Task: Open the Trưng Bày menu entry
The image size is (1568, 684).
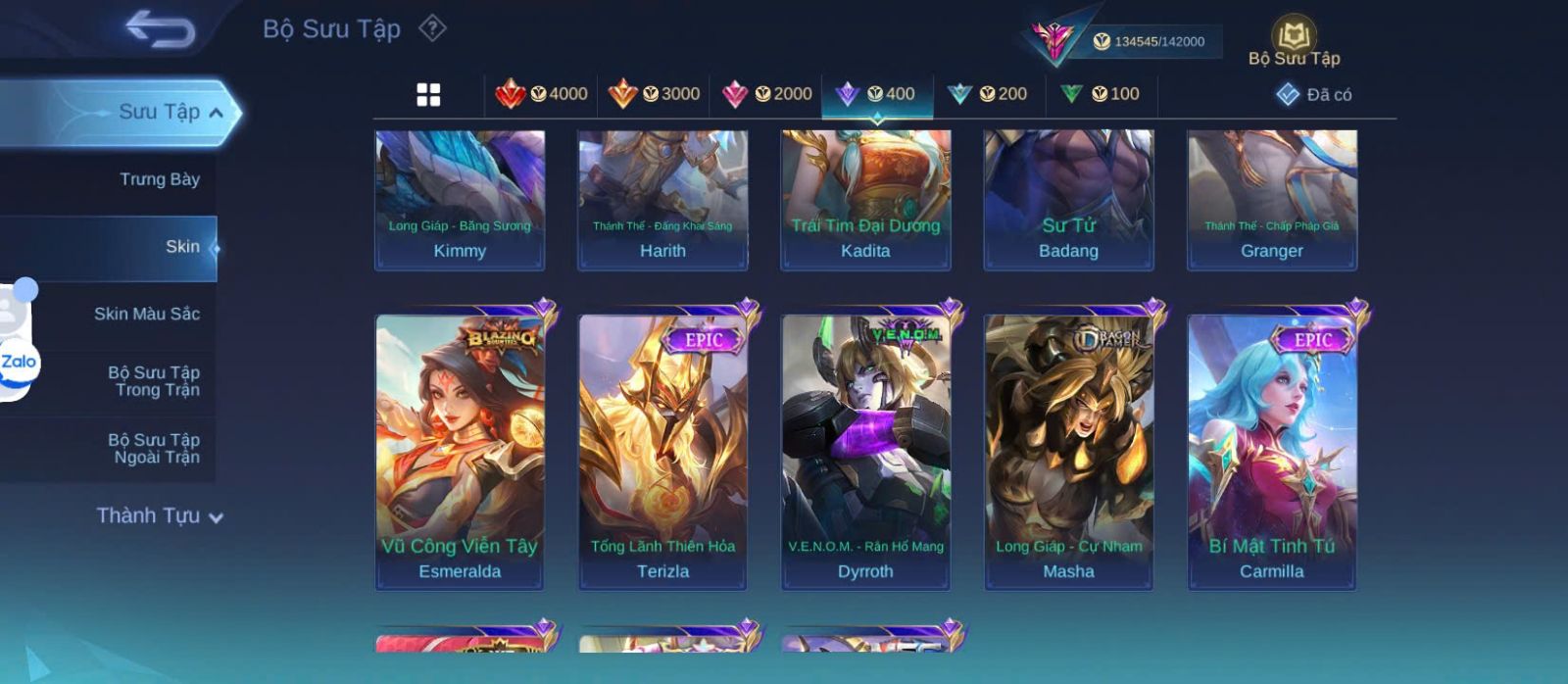Action: pos(159,179)
